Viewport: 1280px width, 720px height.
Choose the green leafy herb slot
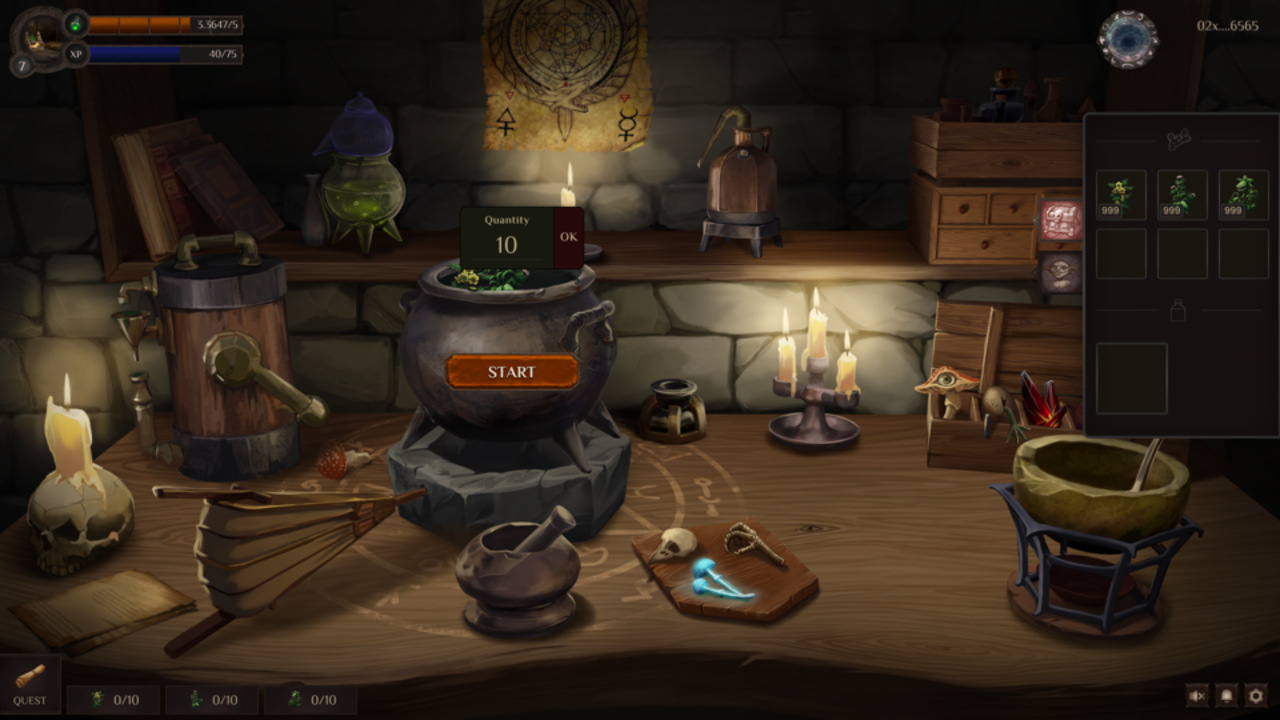(x=1243, y=195)
